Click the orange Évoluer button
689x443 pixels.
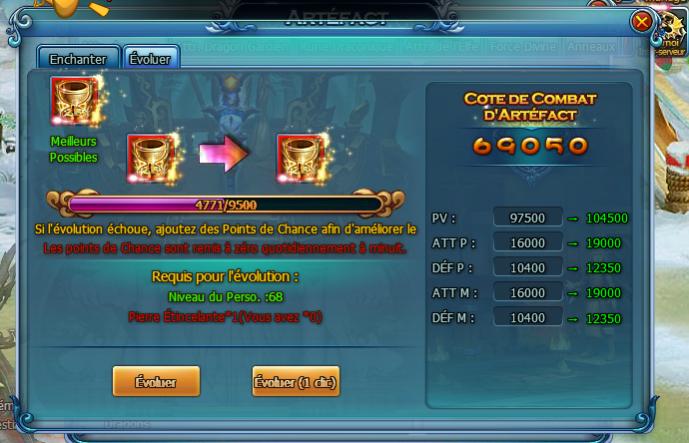click(x=155, y=381)
